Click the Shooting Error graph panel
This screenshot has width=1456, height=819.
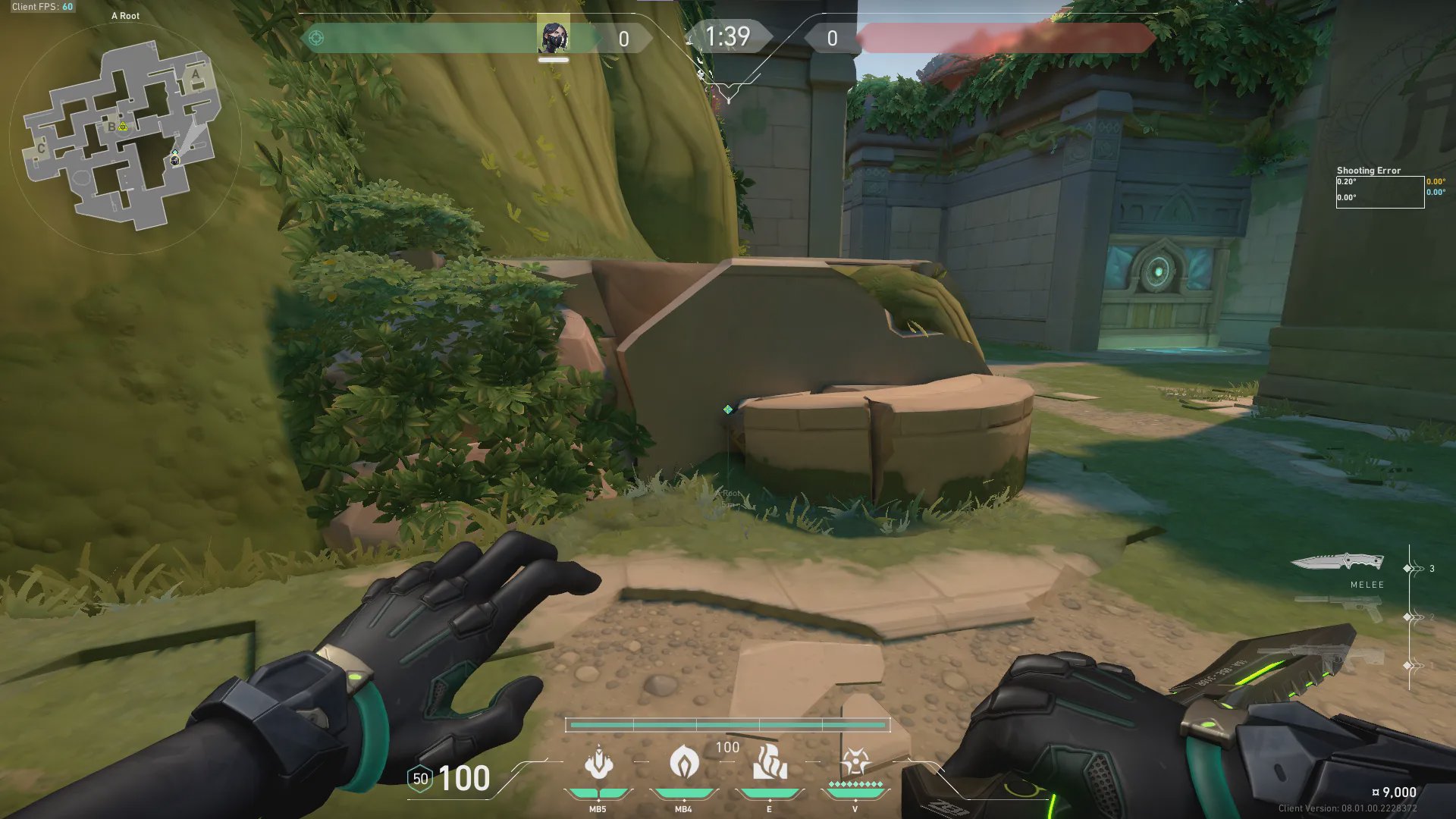point(1379,192)
